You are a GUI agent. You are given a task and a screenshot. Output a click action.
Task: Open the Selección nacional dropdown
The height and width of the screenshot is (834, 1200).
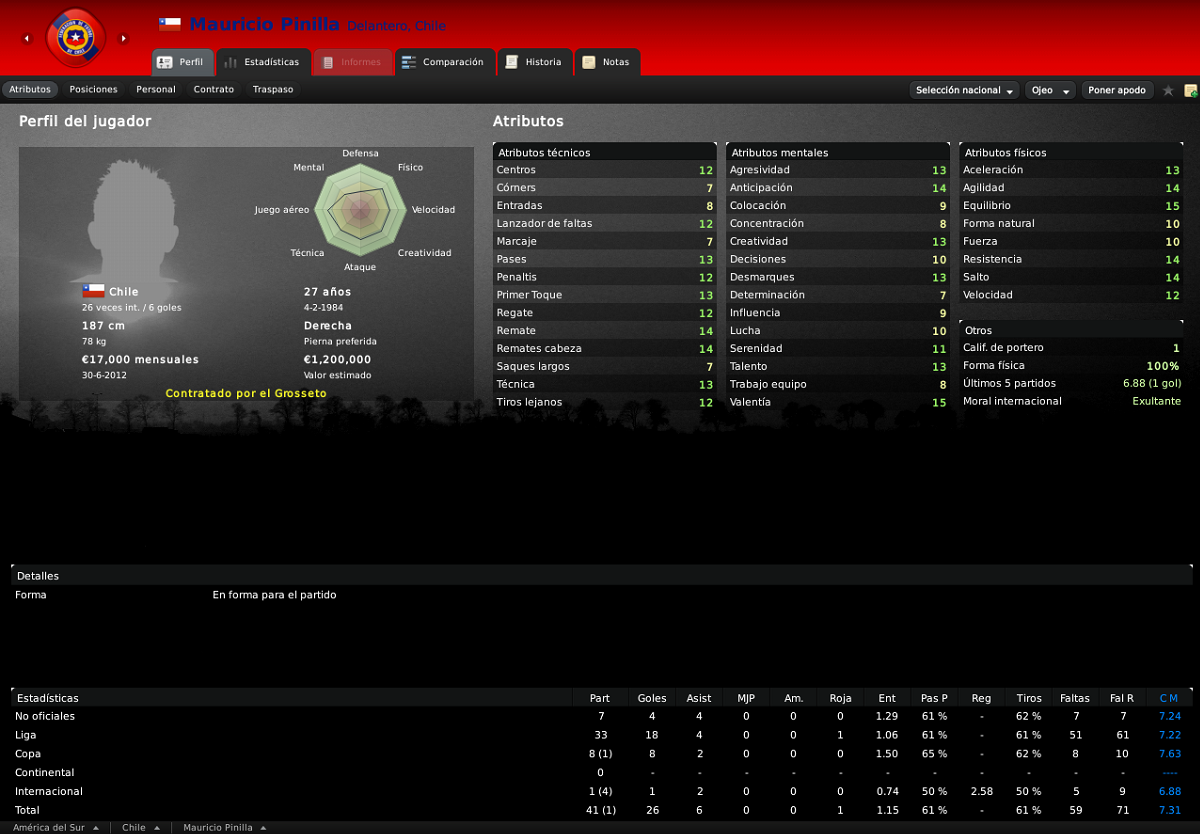coord(964,90)
